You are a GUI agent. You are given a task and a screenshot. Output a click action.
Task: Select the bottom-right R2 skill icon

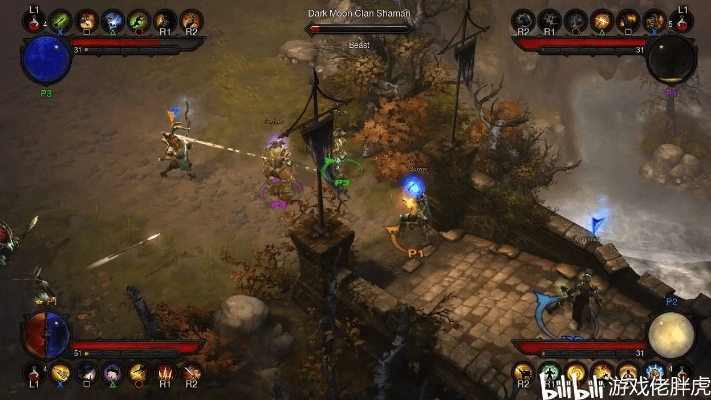(523, 374)
